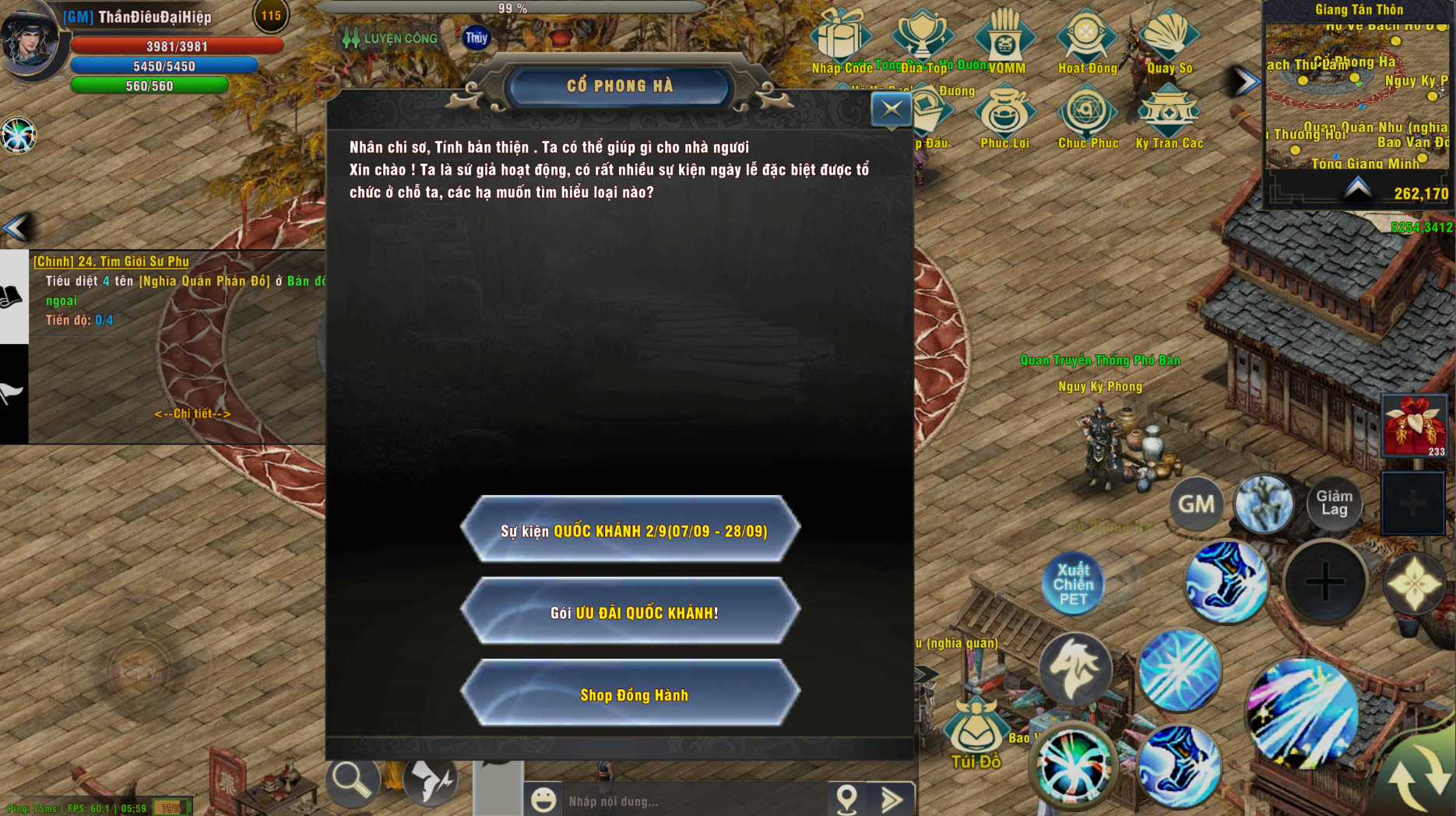Toggle the Giảm Lag button
1456x816 pixels.
tap(1334, 504)
